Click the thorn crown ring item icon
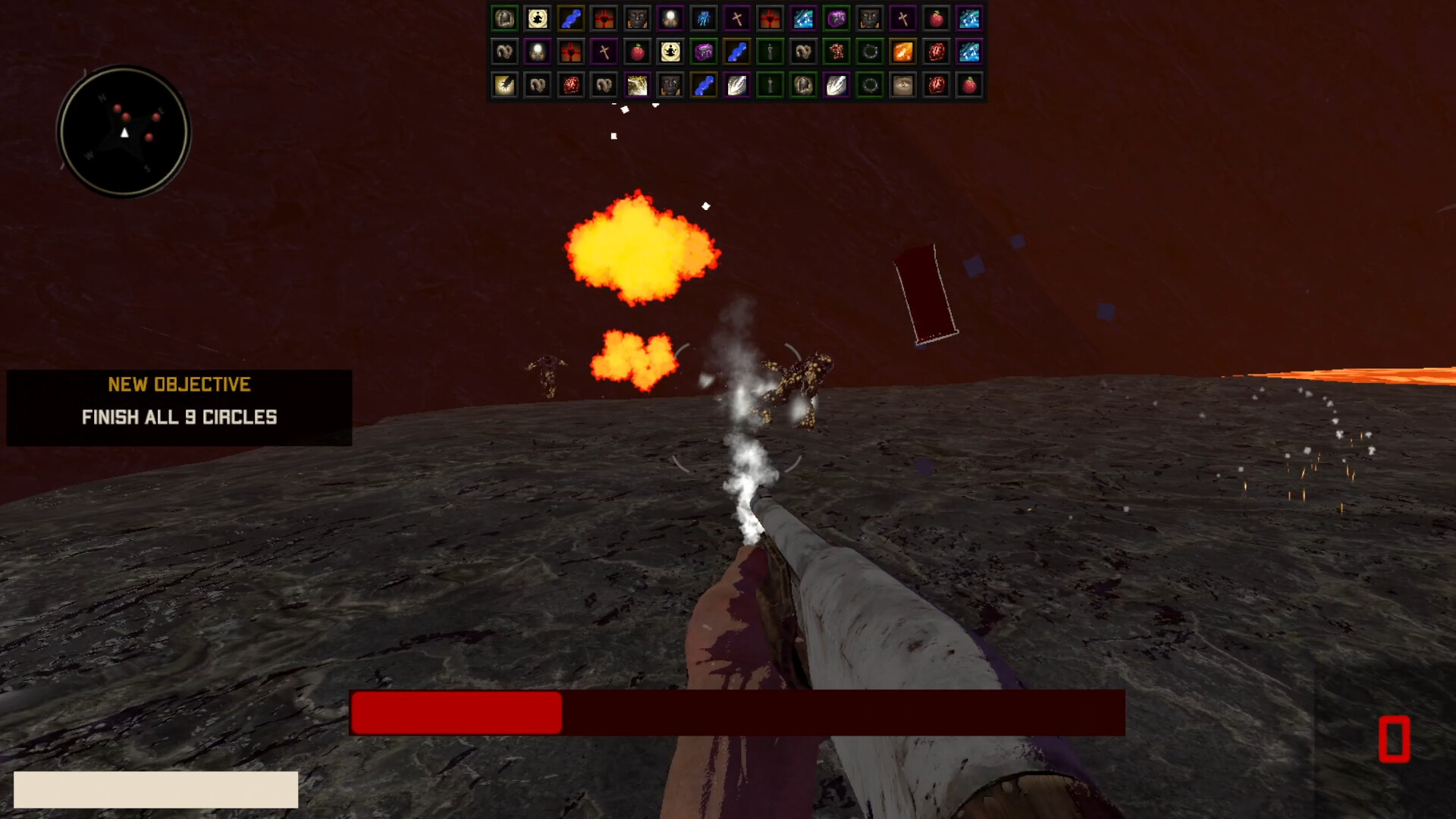Screen dimensions: 1456x819 coord(868,52)
